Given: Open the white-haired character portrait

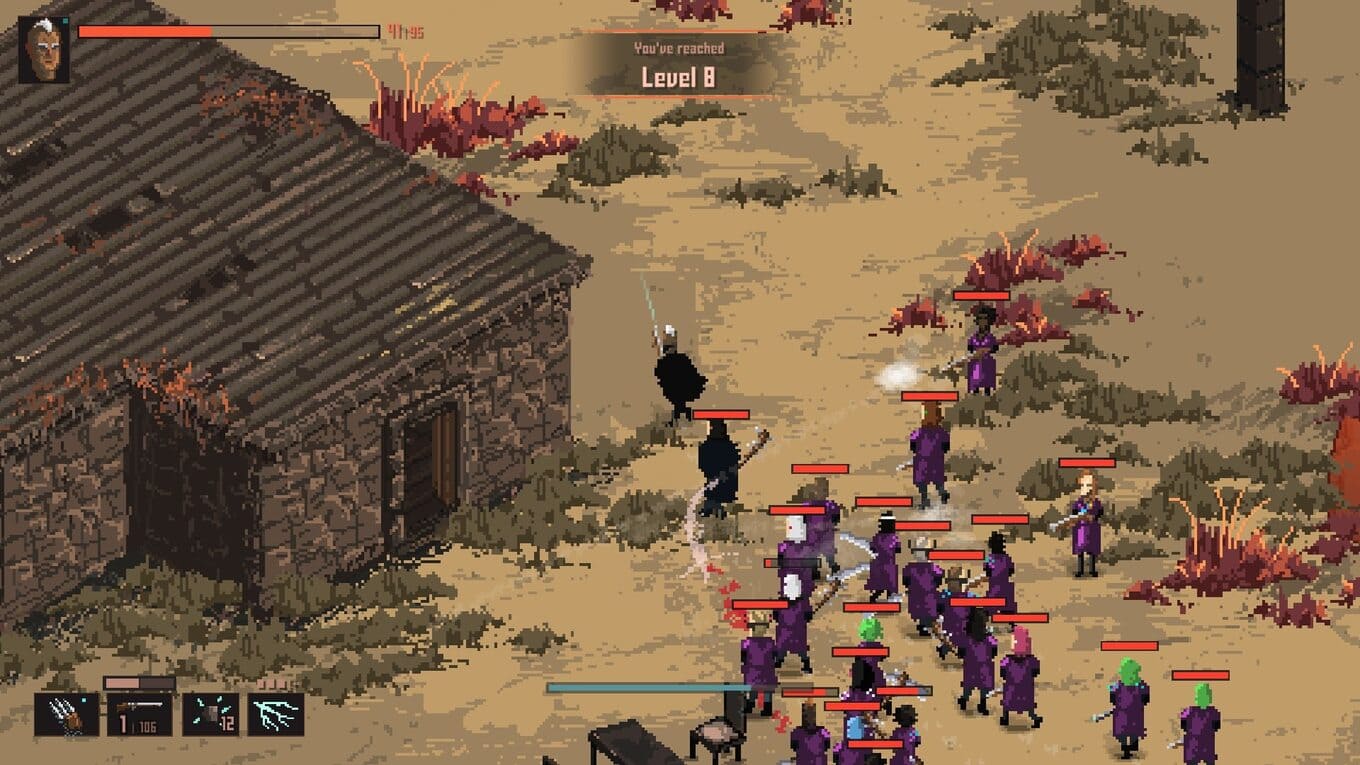Looking at the screenshot, I should 44,50.
